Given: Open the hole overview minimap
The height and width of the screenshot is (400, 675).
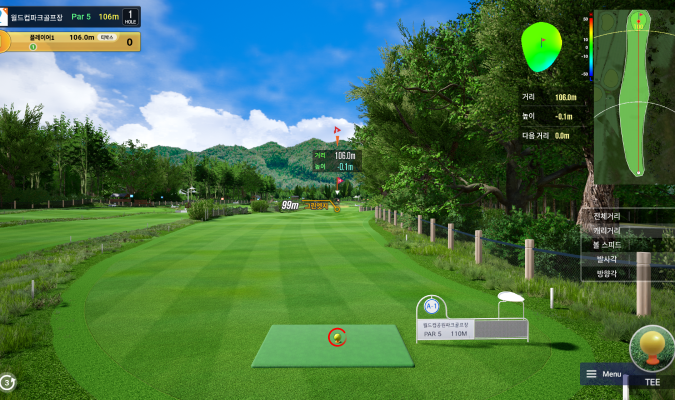Looking at the screenshot, I should point(635,95).
